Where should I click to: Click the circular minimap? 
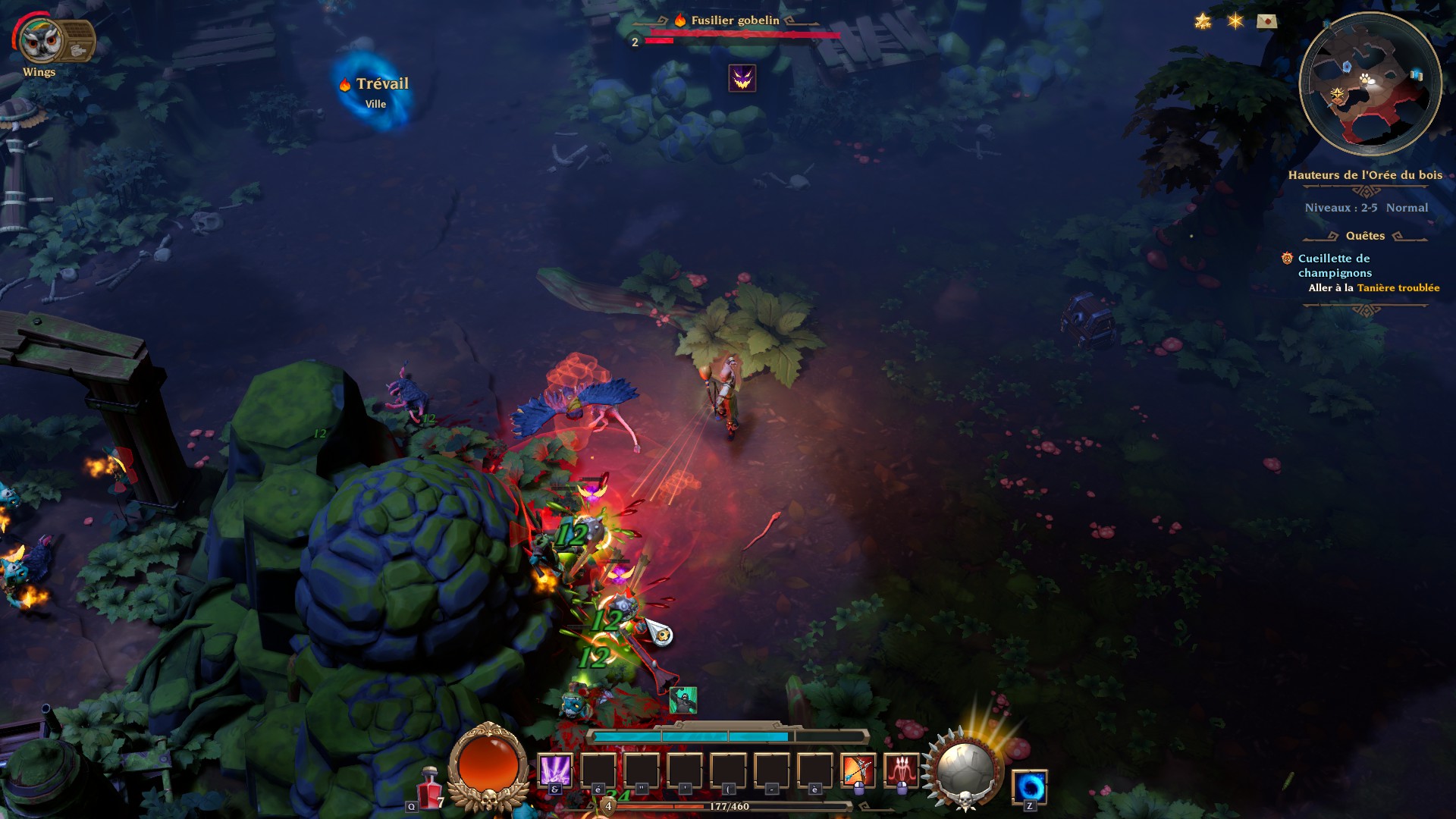(1370, 84)
